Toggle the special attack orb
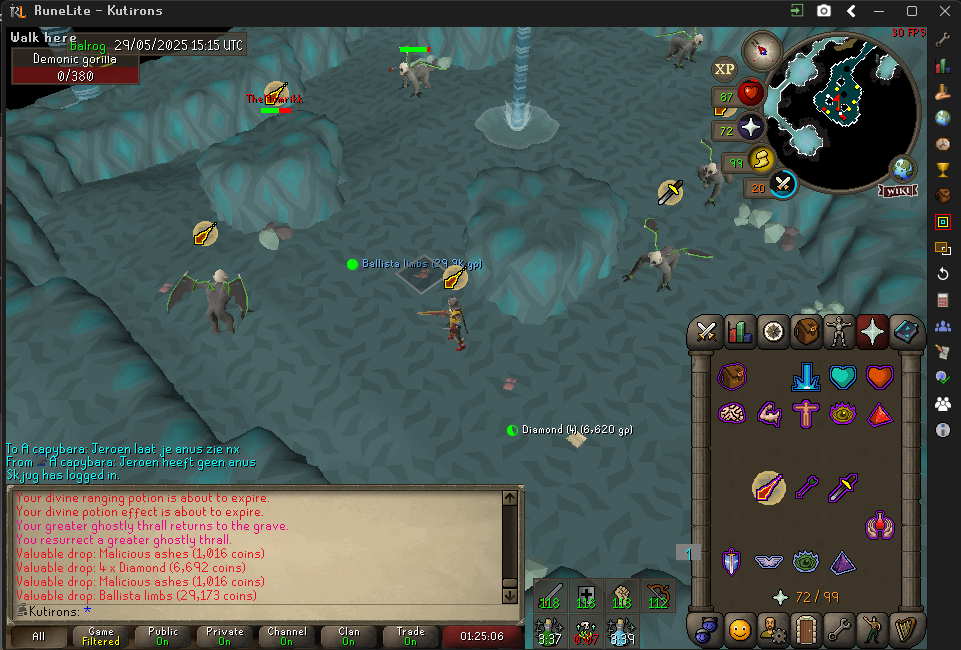 click(x=783, y=184)
